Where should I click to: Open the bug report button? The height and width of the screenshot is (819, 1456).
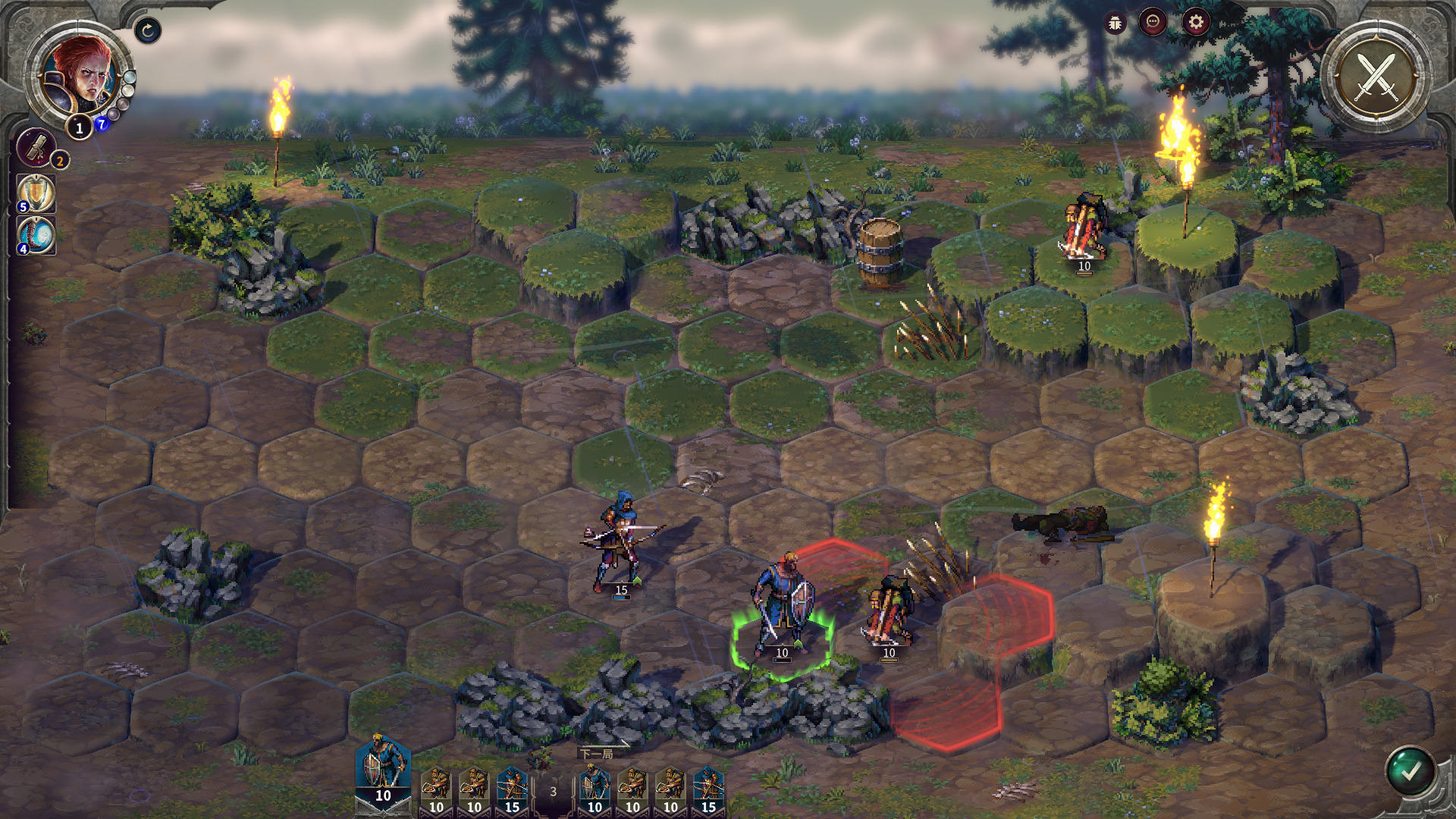1116,23
